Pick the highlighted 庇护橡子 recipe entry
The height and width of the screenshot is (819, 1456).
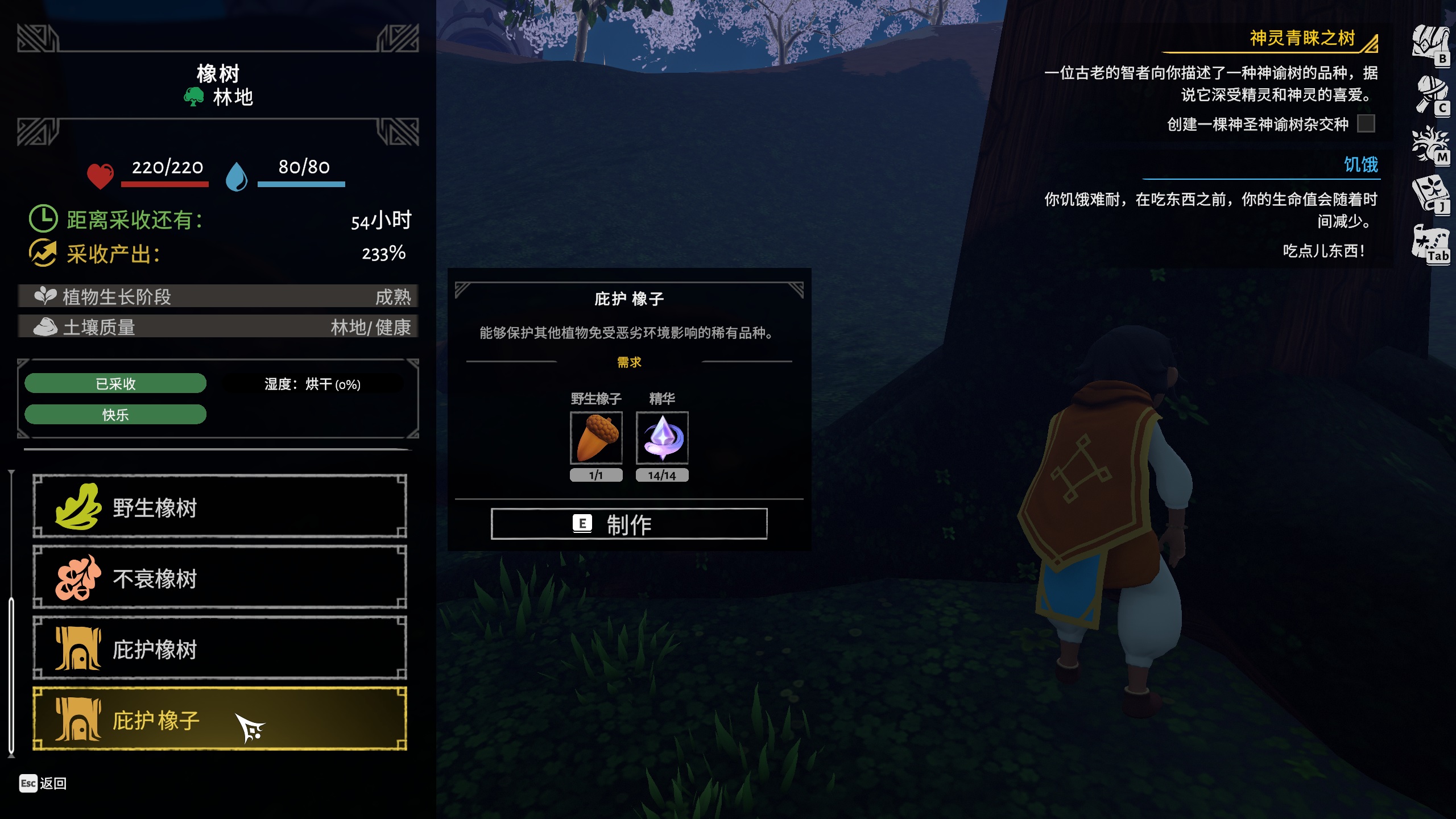pyautogui.click(x=220, y=719)
